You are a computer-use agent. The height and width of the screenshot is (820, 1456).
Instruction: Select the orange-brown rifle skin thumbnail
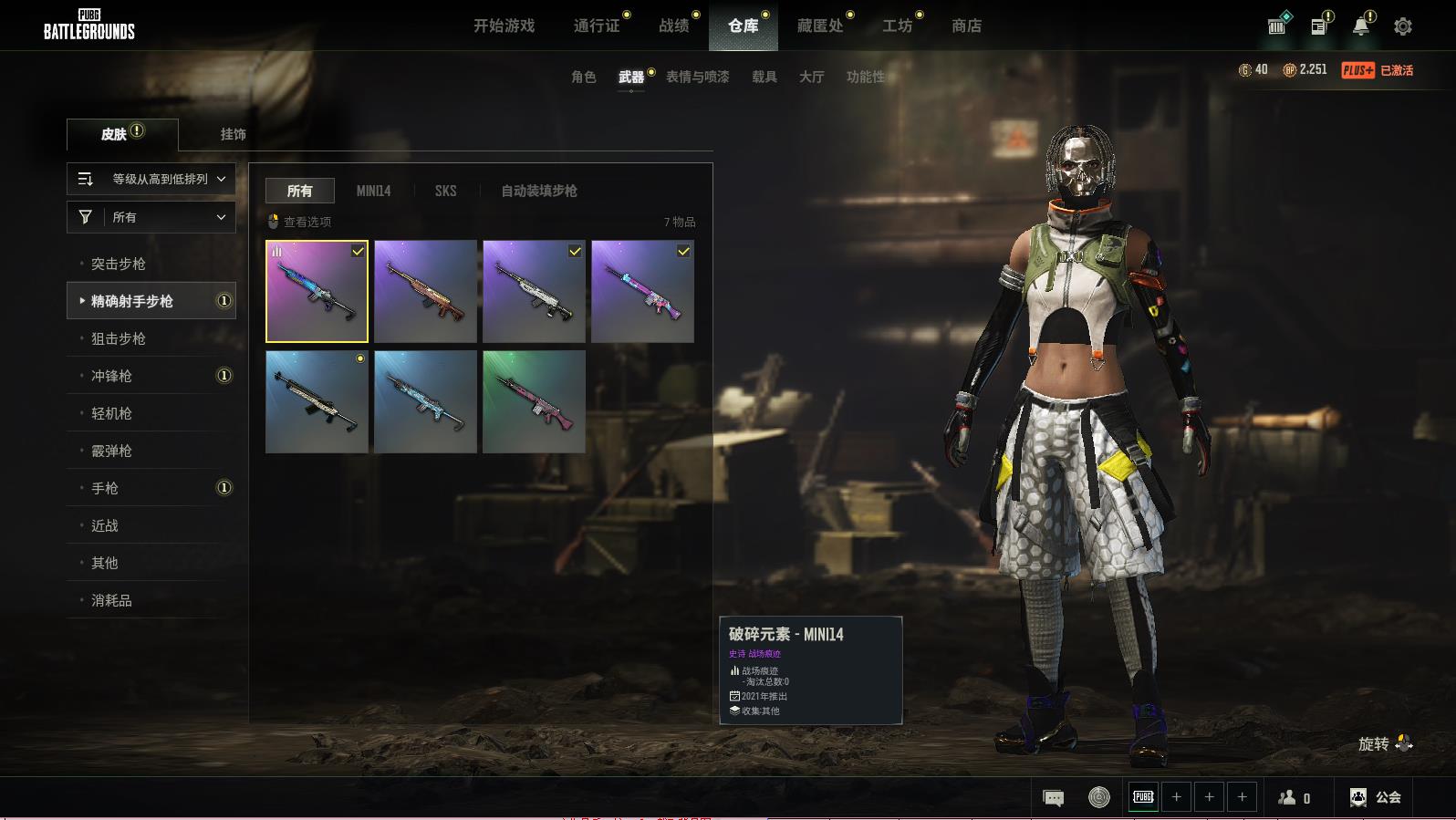[x=425, y=291]
